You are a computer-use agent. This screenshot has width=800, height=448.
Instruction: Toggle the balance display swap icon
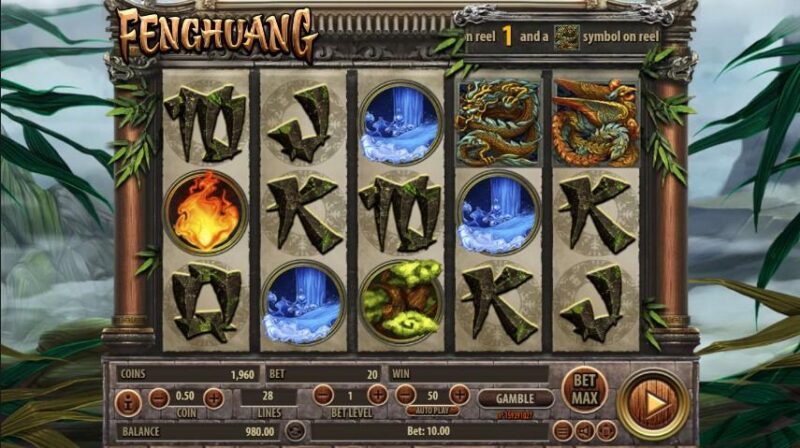294,431
